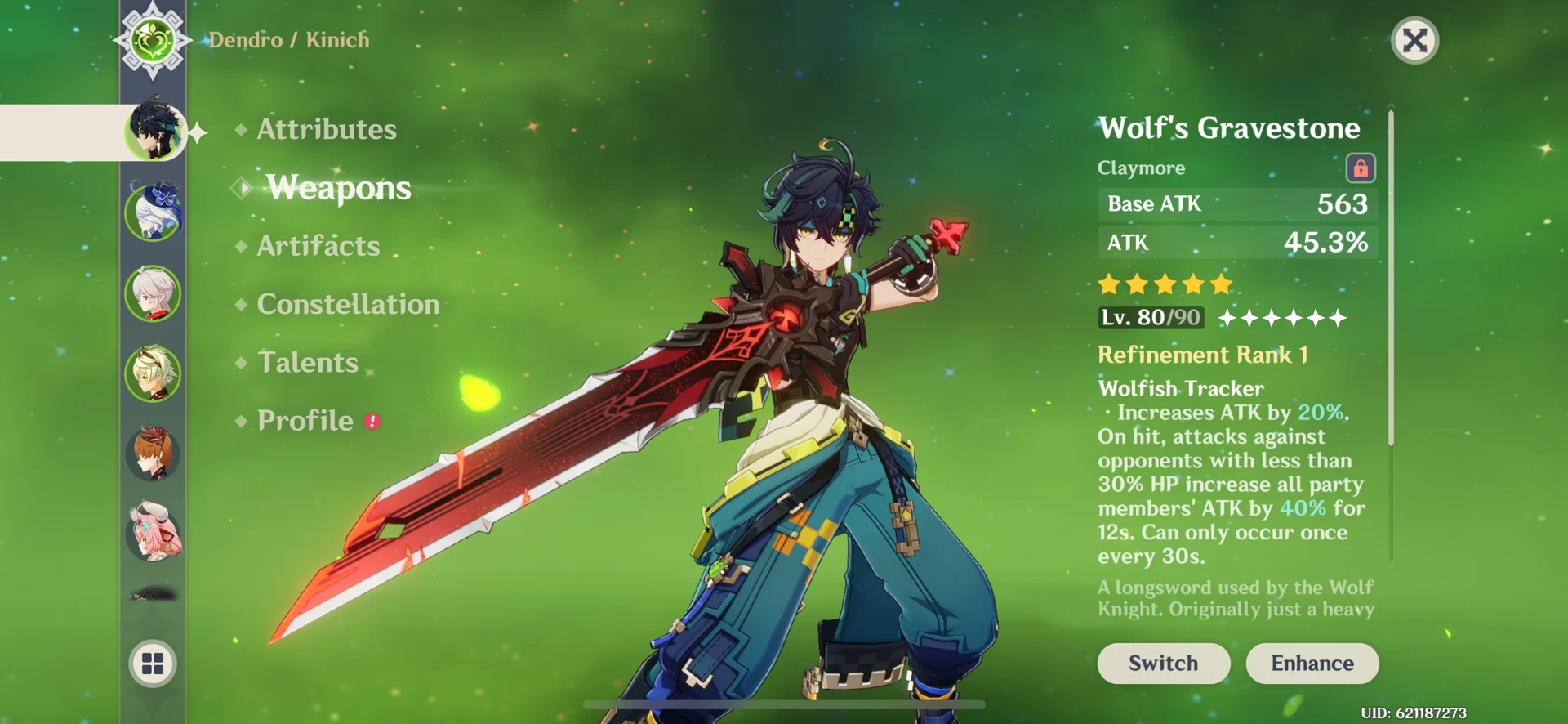
Task: Click the Dendro element emblem top-left
Action: coord(152,38)
